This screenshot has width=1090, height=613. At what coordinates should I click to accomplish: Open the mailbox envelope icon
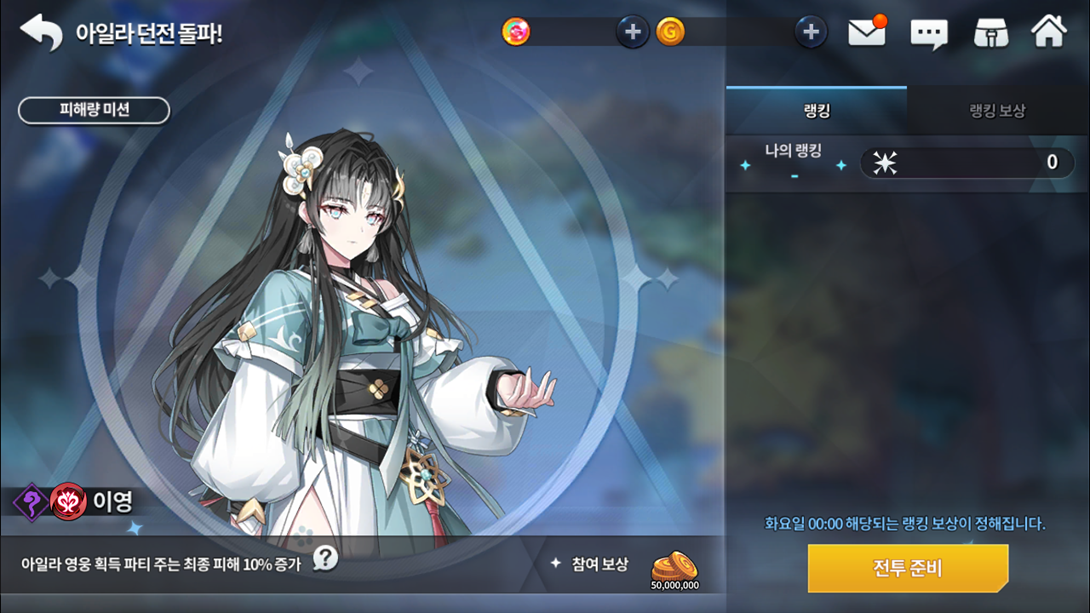(867, 32)
